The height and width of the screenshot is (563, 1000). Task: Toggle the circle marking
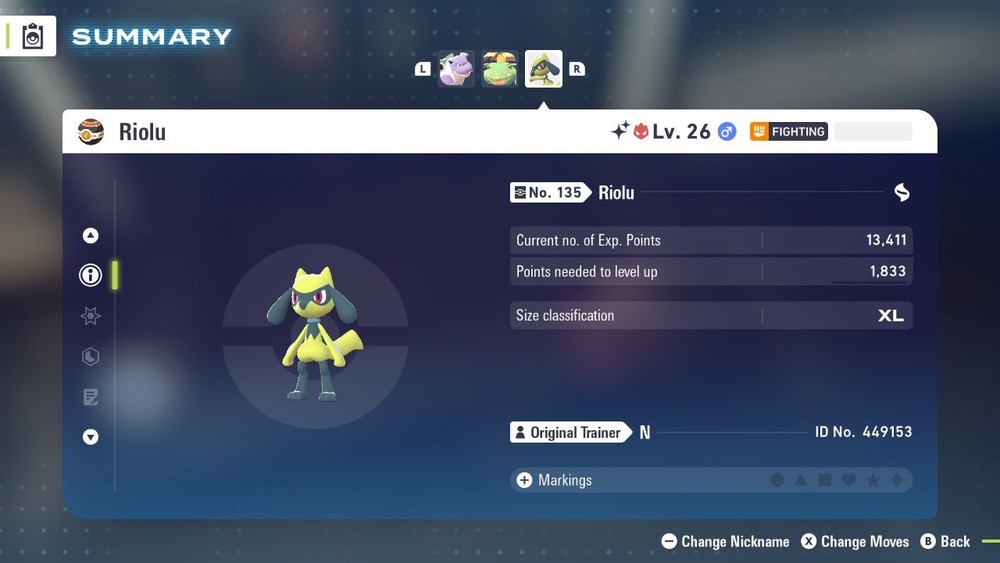coord(777,481)
